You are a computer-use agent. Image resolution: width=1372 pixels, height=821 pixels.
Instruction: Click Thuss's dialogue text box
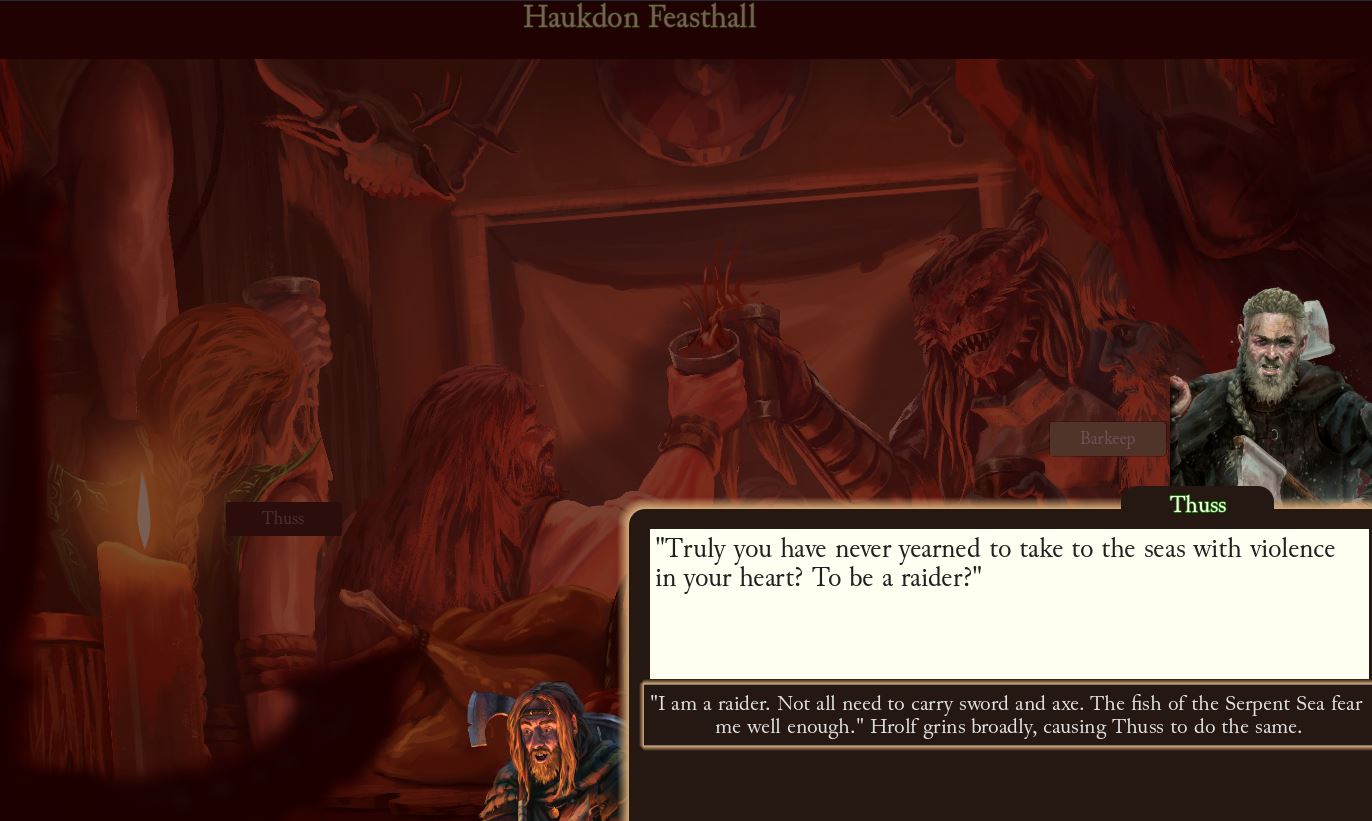(x=1008, y=603)
